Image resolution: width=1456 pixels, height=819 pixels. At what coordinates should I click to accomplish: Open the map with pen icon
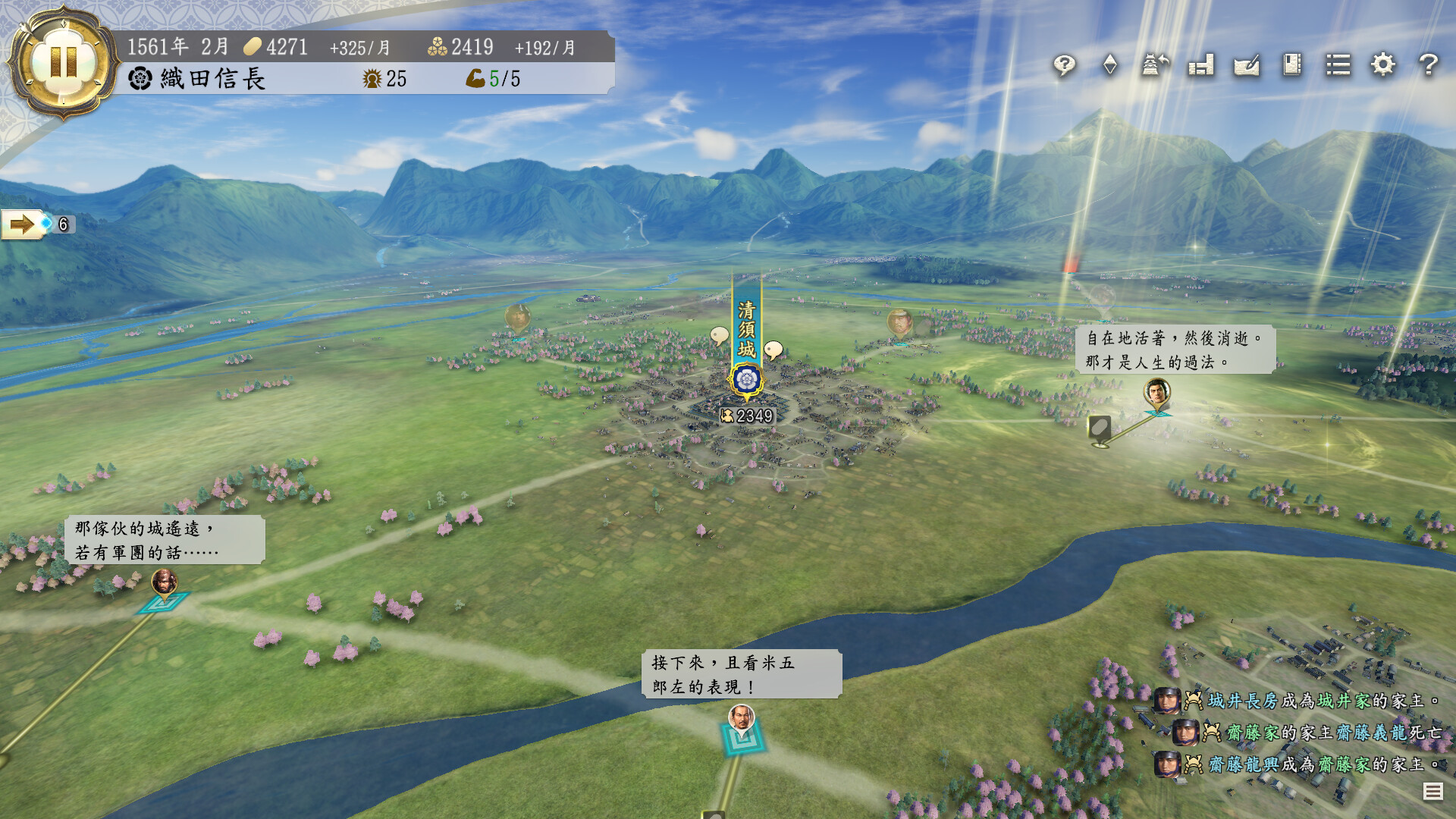click(x=1246, y=65)
